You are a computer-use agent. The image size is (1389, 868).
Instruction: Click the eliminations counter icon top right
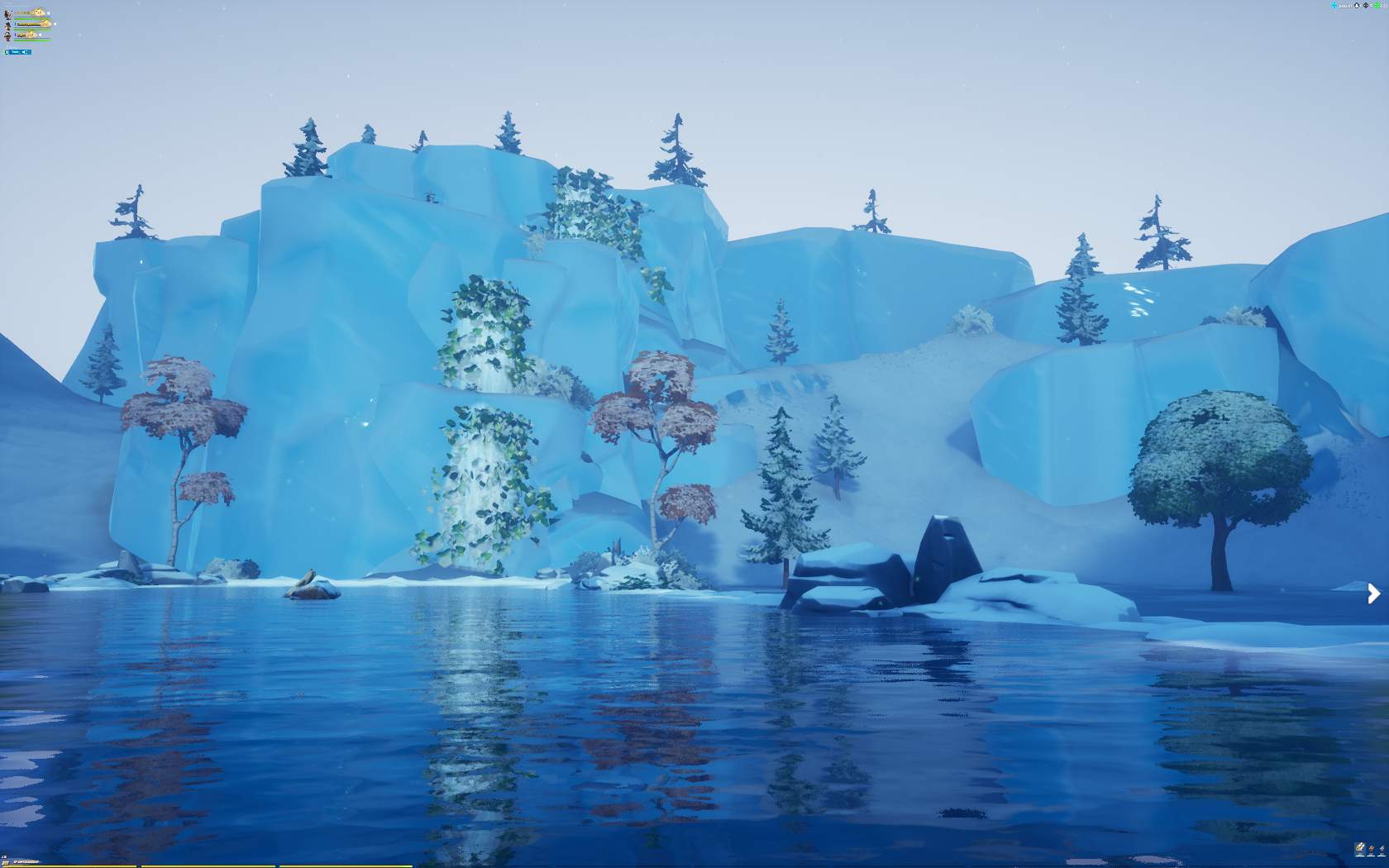click(1366, 6)
